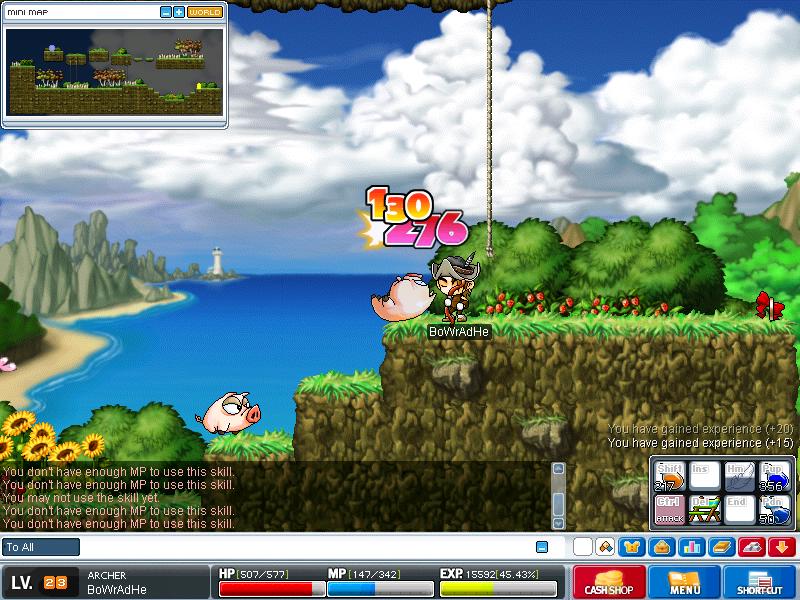Open the stats bar-chart icon
The height and width of the screenshot is (600, 800).
(x=690, y=547)
